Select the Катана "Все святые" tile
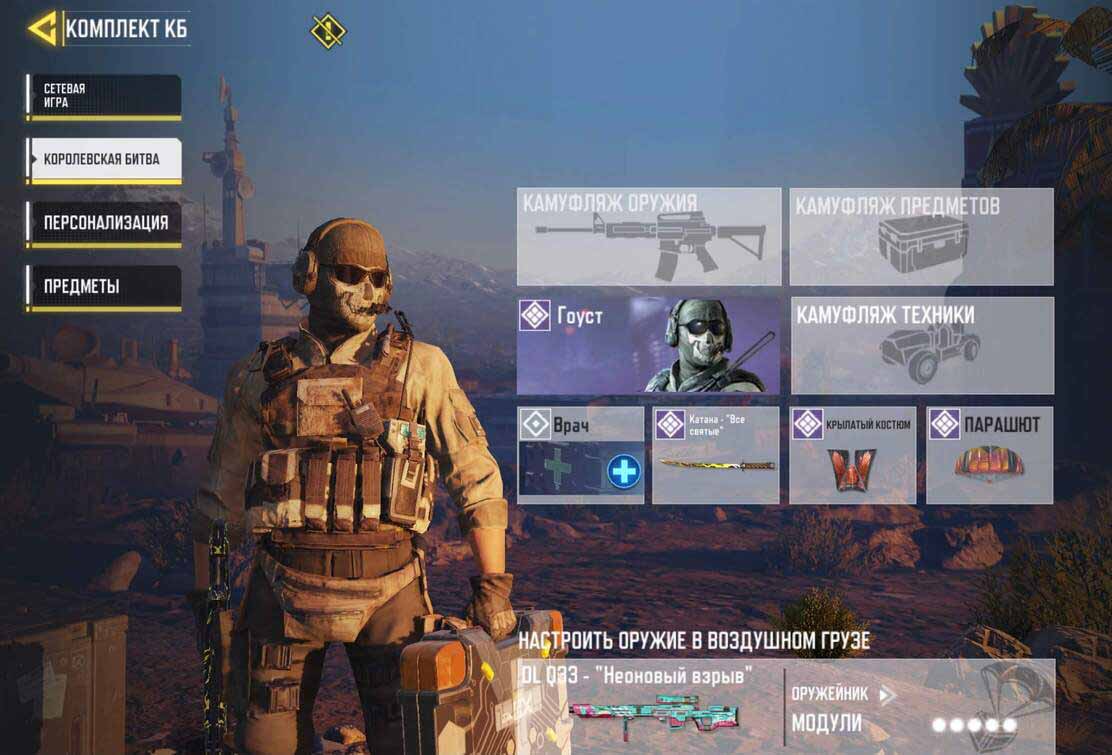Viewport: 1112px width, 755px height. point(715,454)
